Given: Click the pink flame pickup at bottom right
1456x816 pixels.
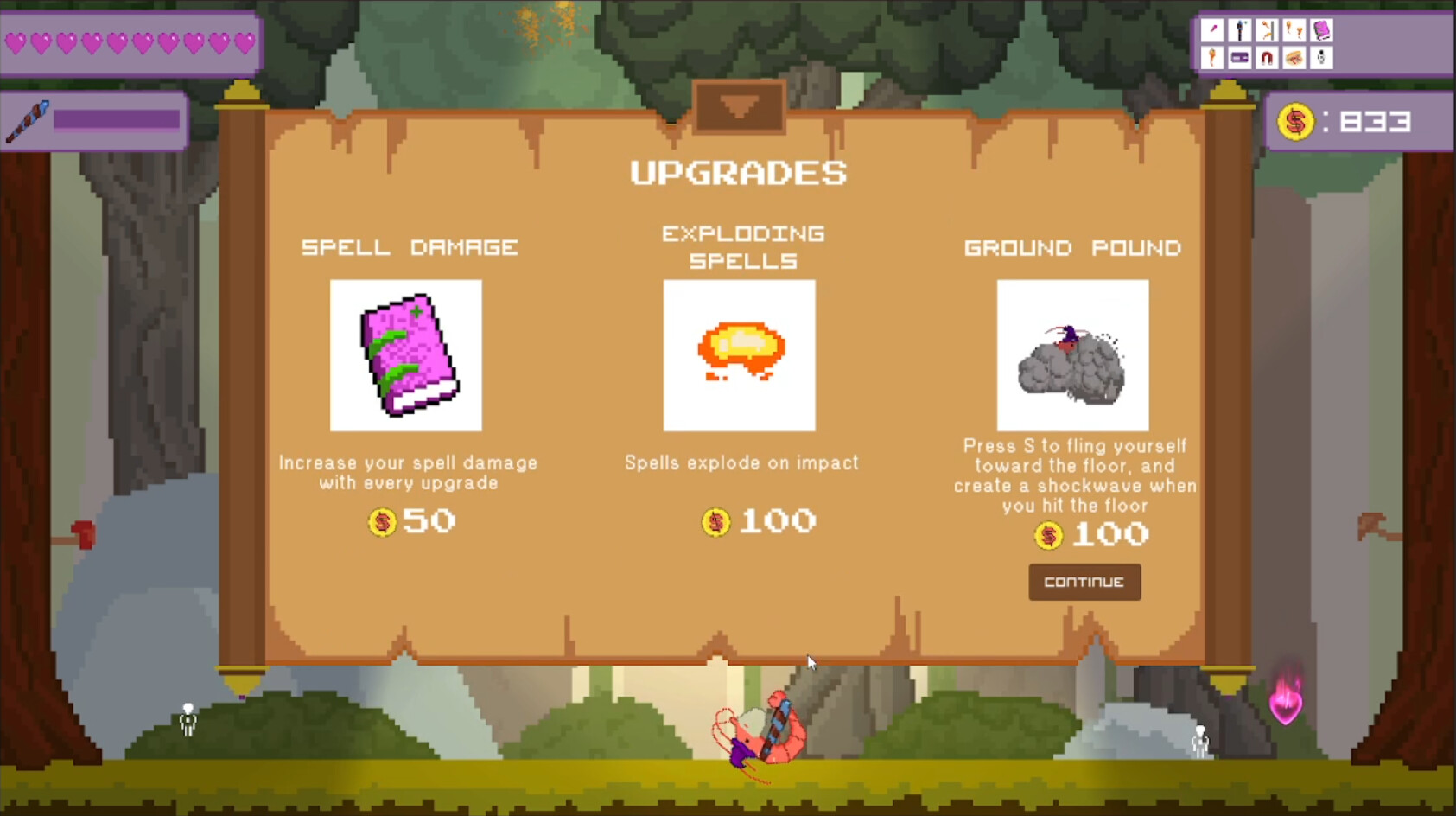Looking at the screenshot, I should pyautogui.click(x=1286, y=709).
